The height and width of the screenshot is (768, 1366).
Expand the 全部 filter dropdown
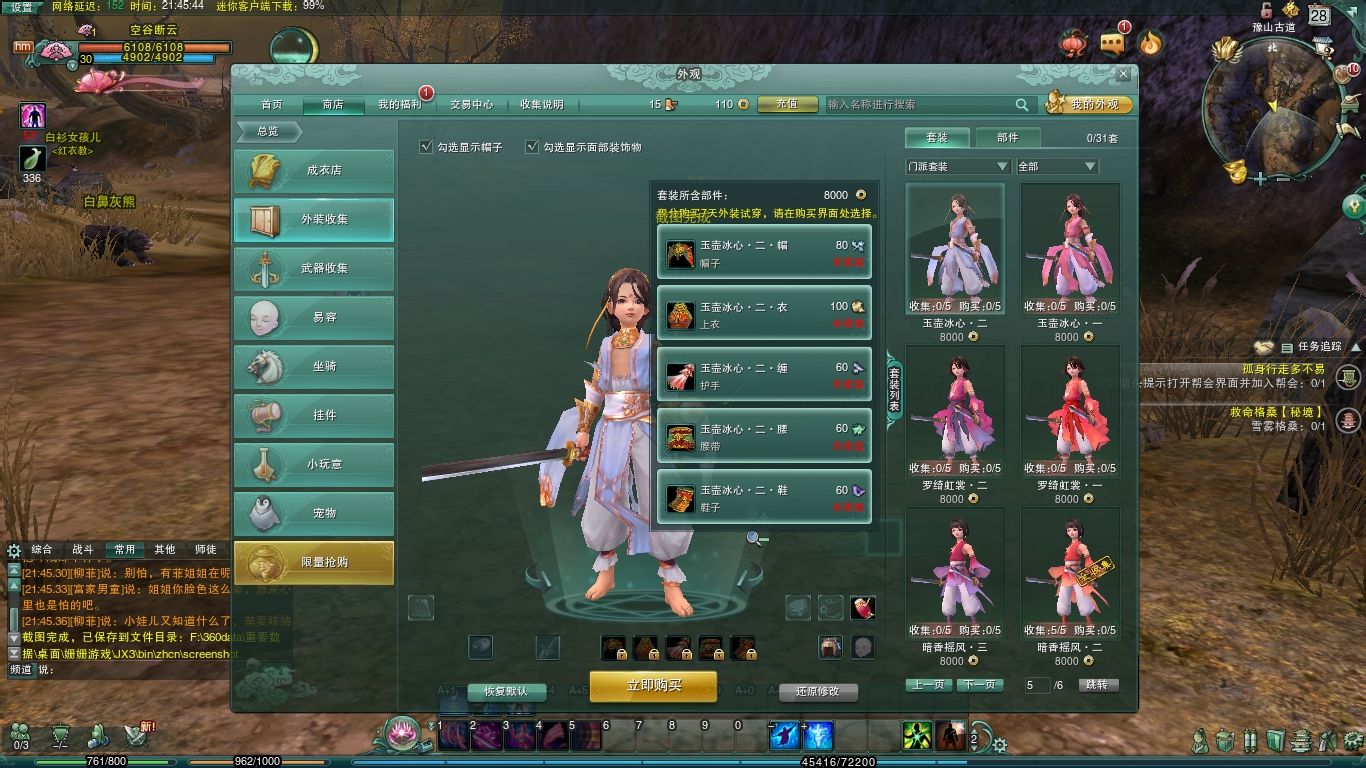click(x=1057, y=166)
